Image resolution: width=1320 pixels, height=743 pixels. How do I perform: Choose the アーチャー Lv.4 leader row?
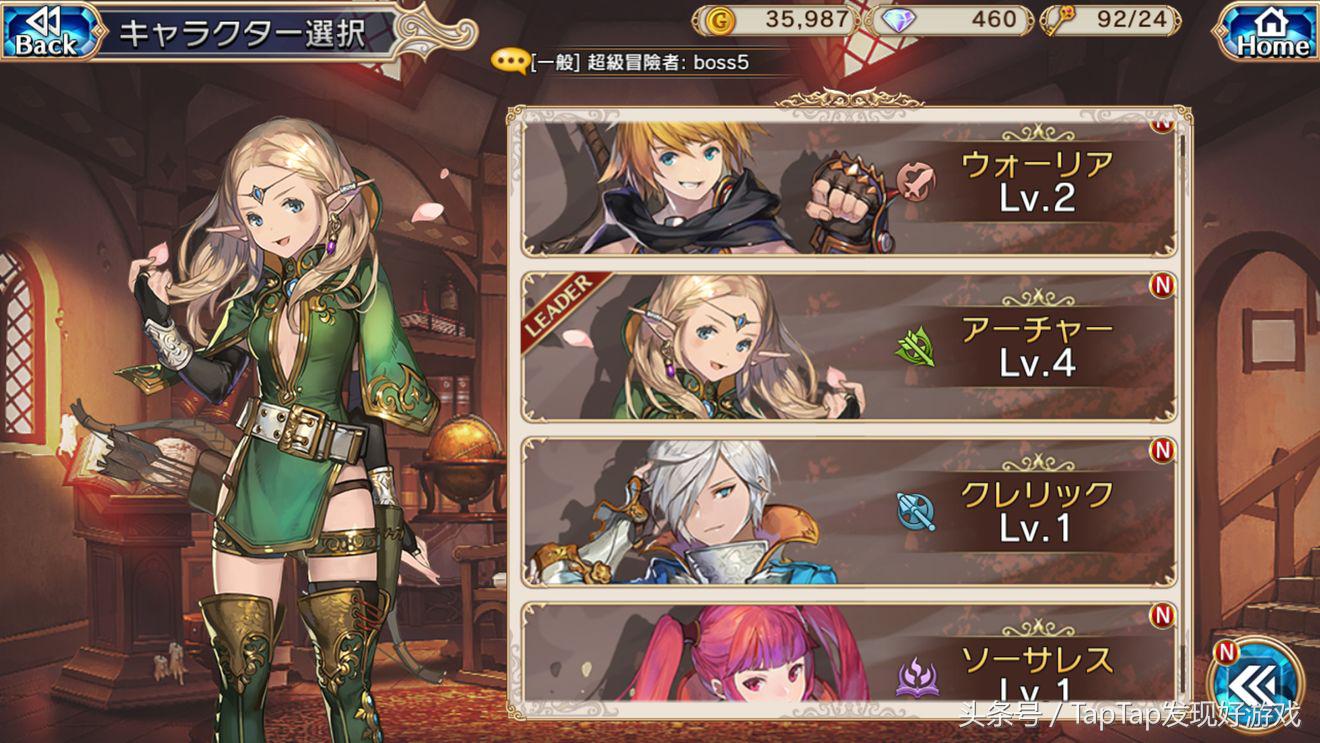pyautogui.click(x=848, y=347)
